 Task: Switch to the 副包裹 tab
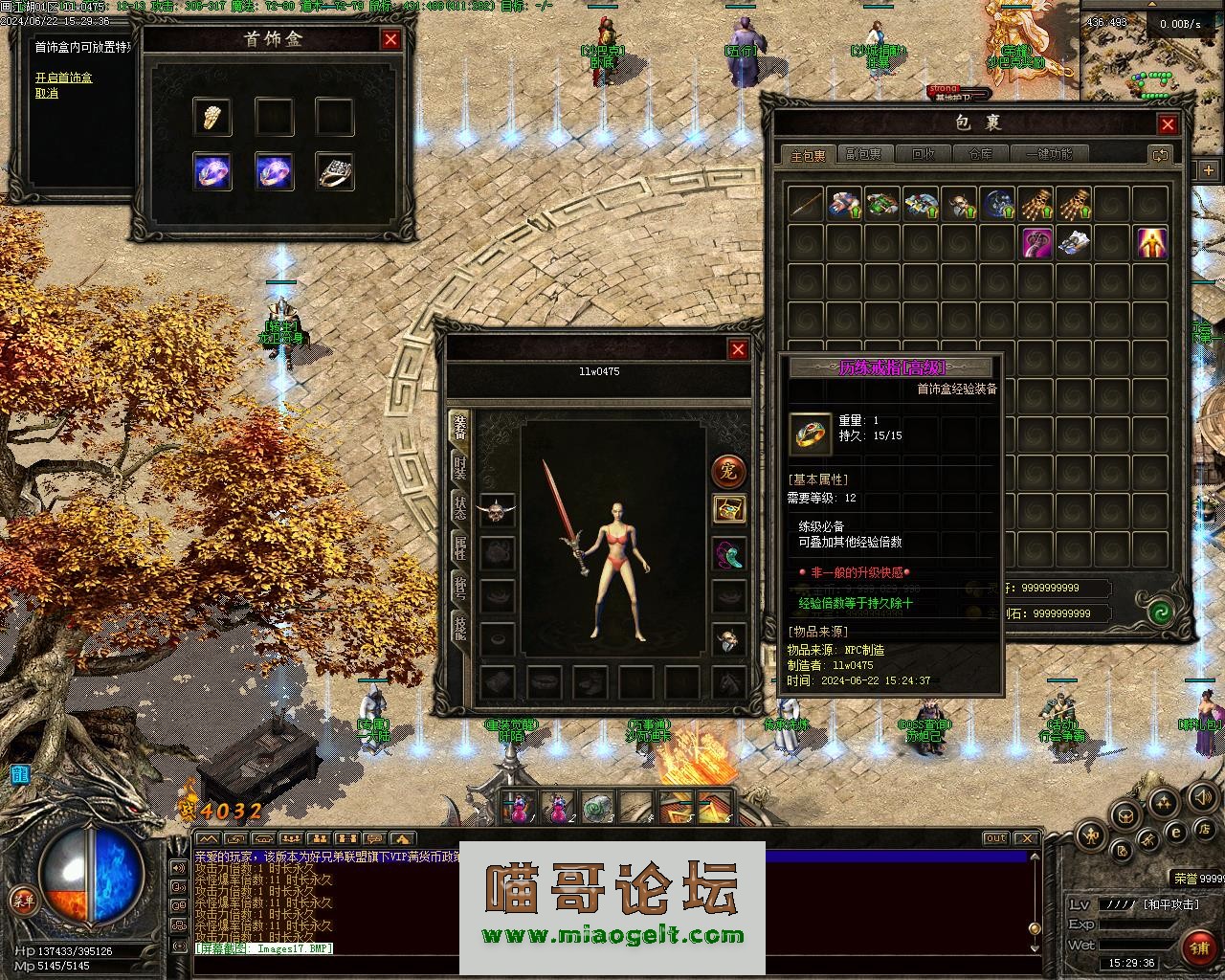point(863,154)
